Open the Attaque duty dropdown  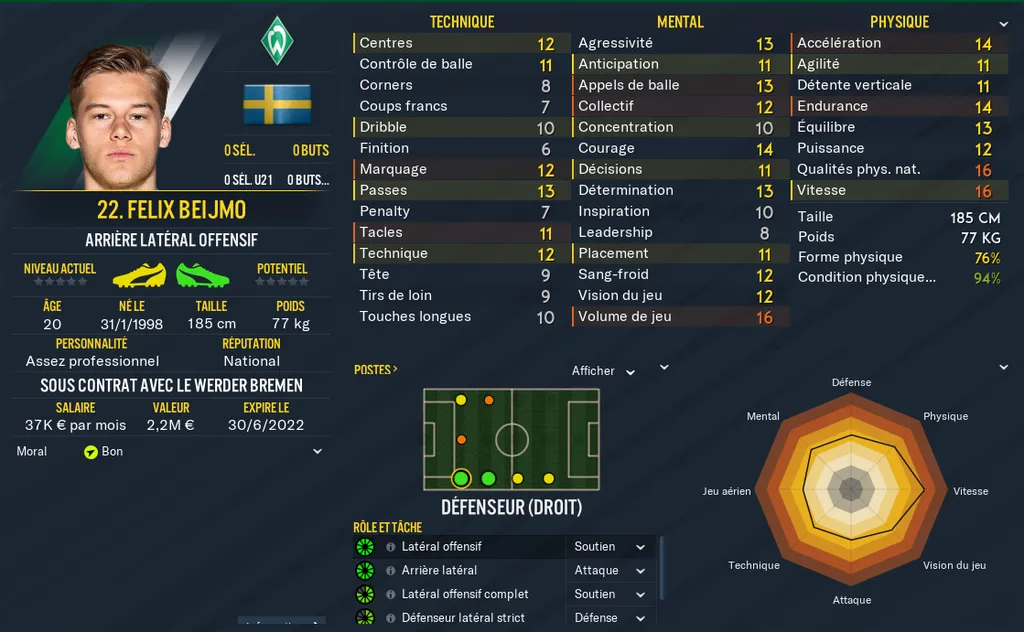609,570
